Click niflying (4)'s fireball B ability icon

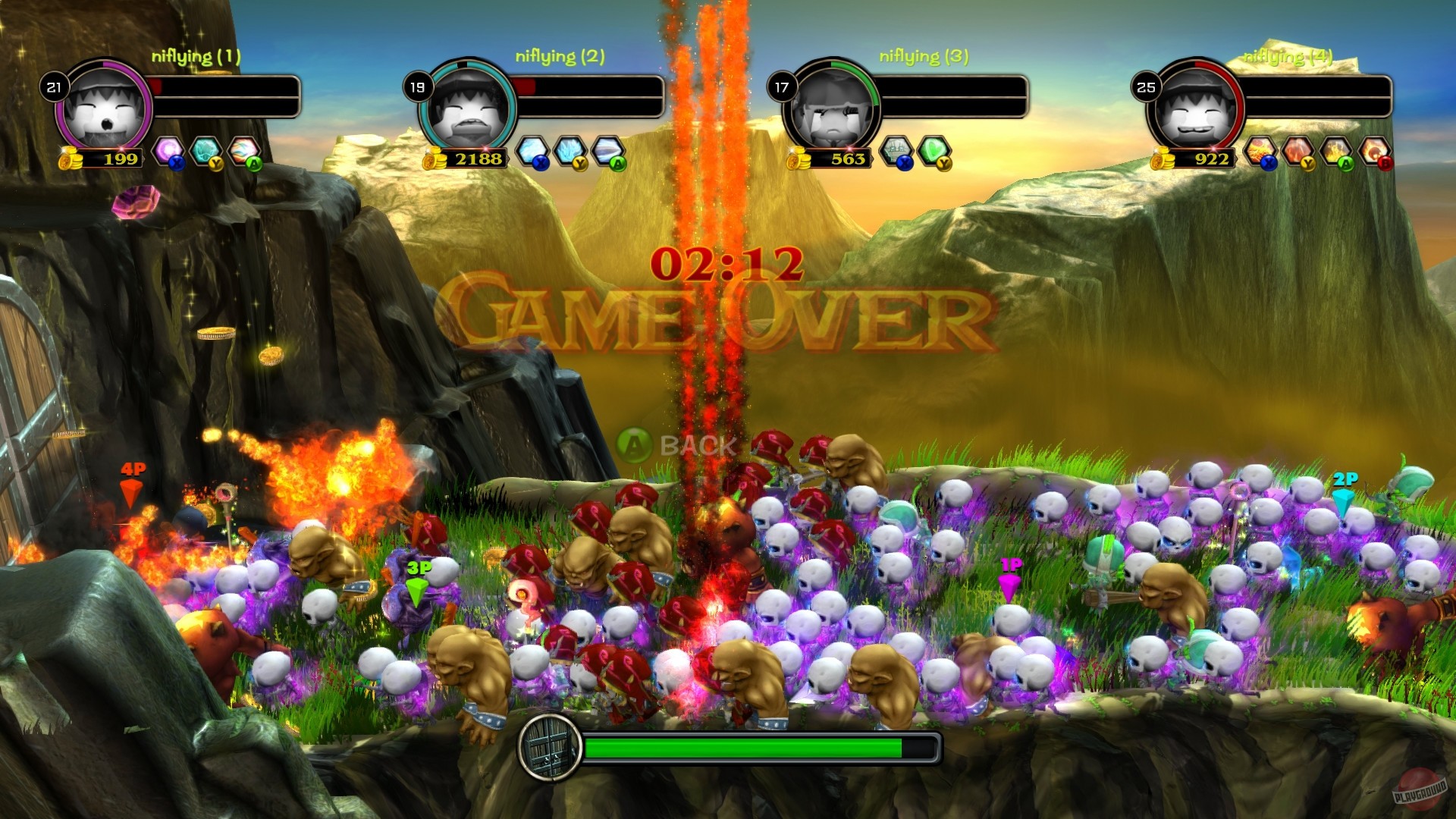point(1374,151)
